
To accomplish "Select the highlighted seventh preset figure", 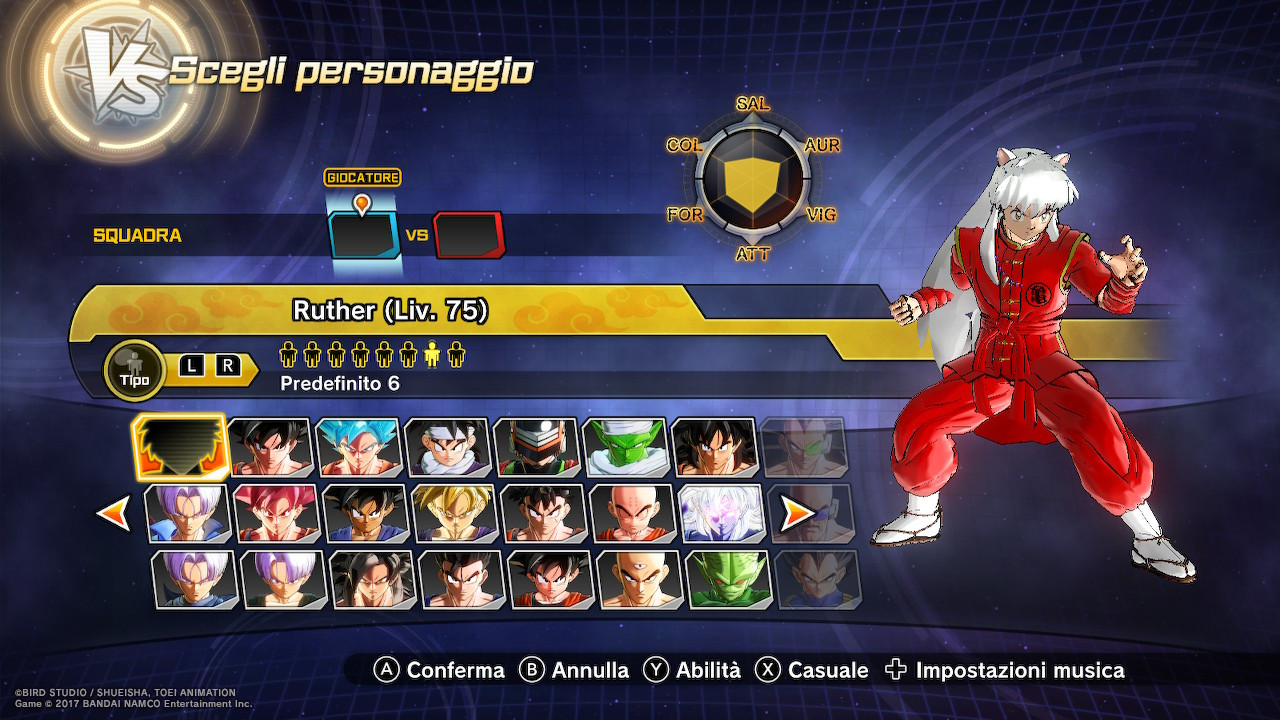I will point(433,353).
